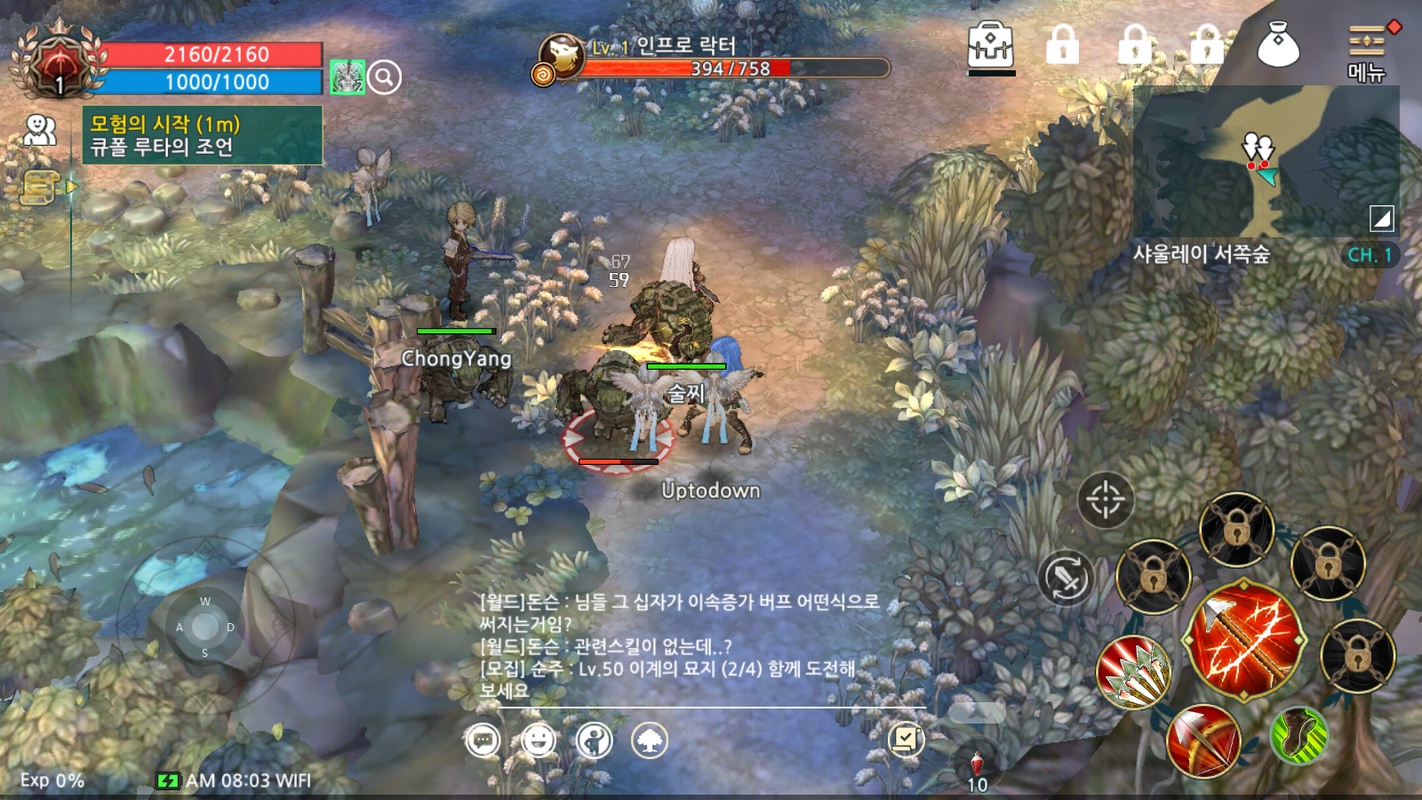The width and height of the screenshot is (1422, 800).
Task: Open the party members icon
Action: (x=40, y=130)
